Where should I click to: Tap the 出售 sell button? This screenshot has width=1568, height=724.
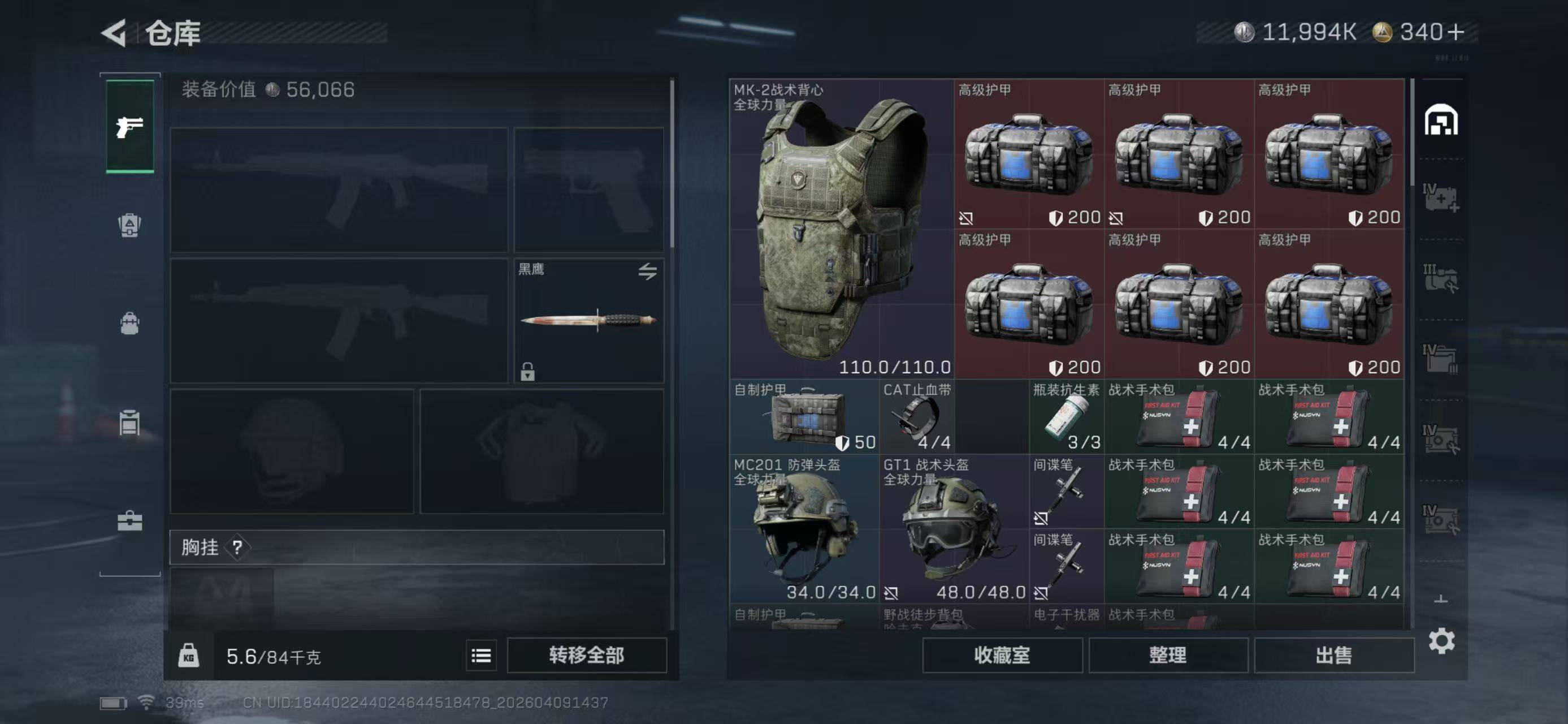point(1333,655)
